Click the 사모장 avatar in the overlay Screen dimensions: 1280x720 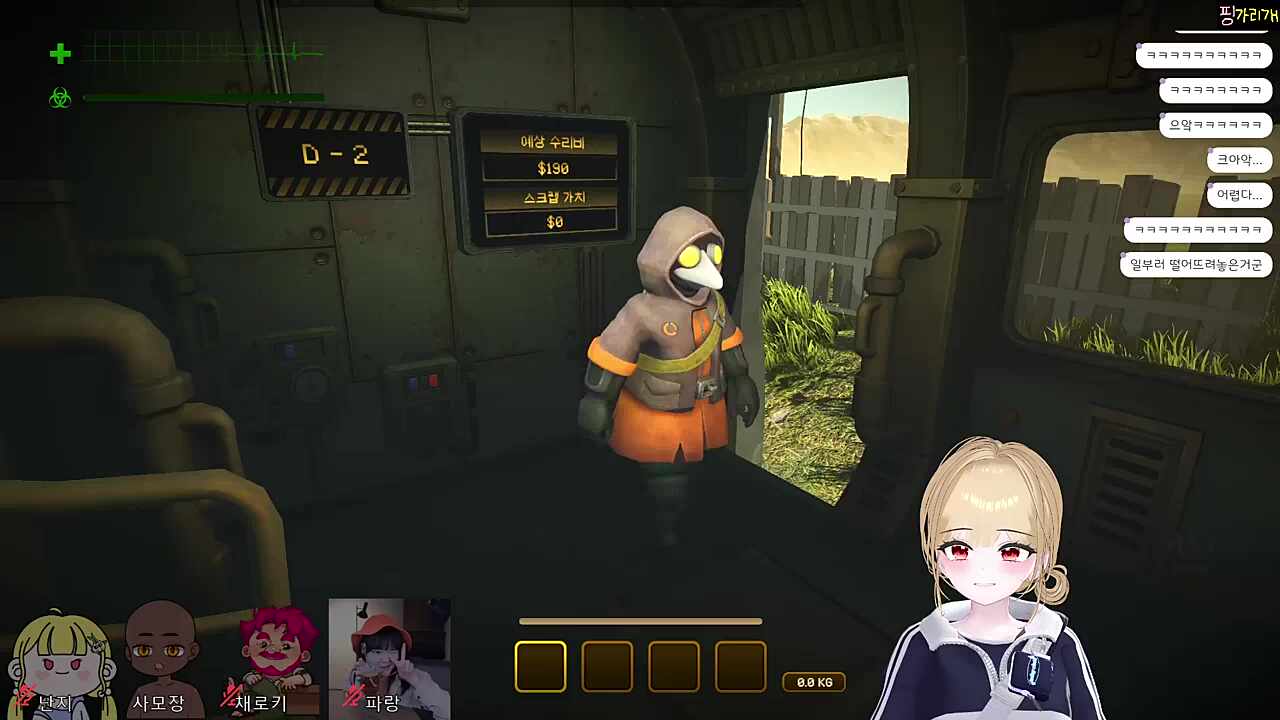click(160, 655)
